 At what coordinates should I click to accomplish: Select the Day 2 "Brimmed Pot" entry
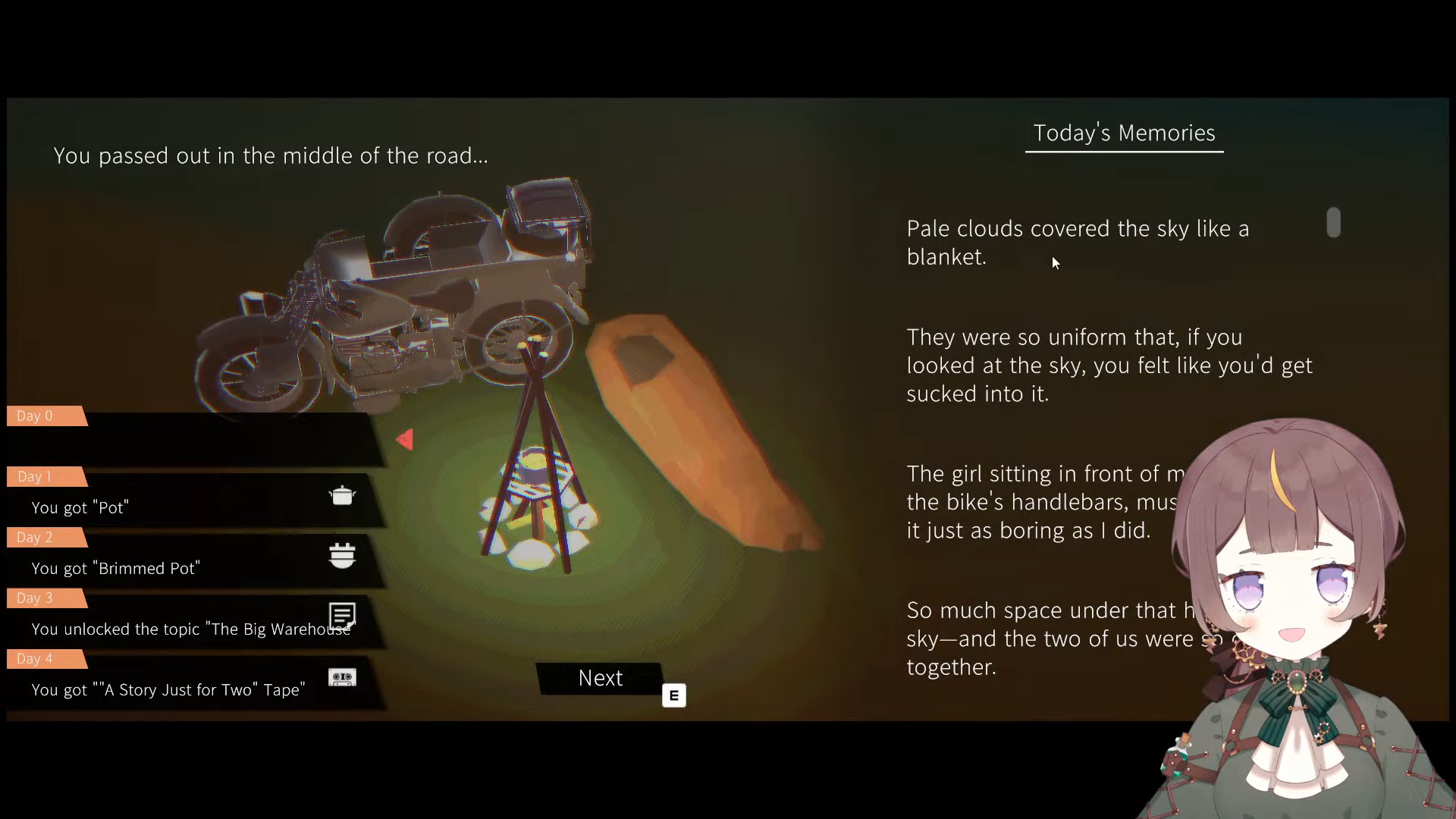pos(190,566)
